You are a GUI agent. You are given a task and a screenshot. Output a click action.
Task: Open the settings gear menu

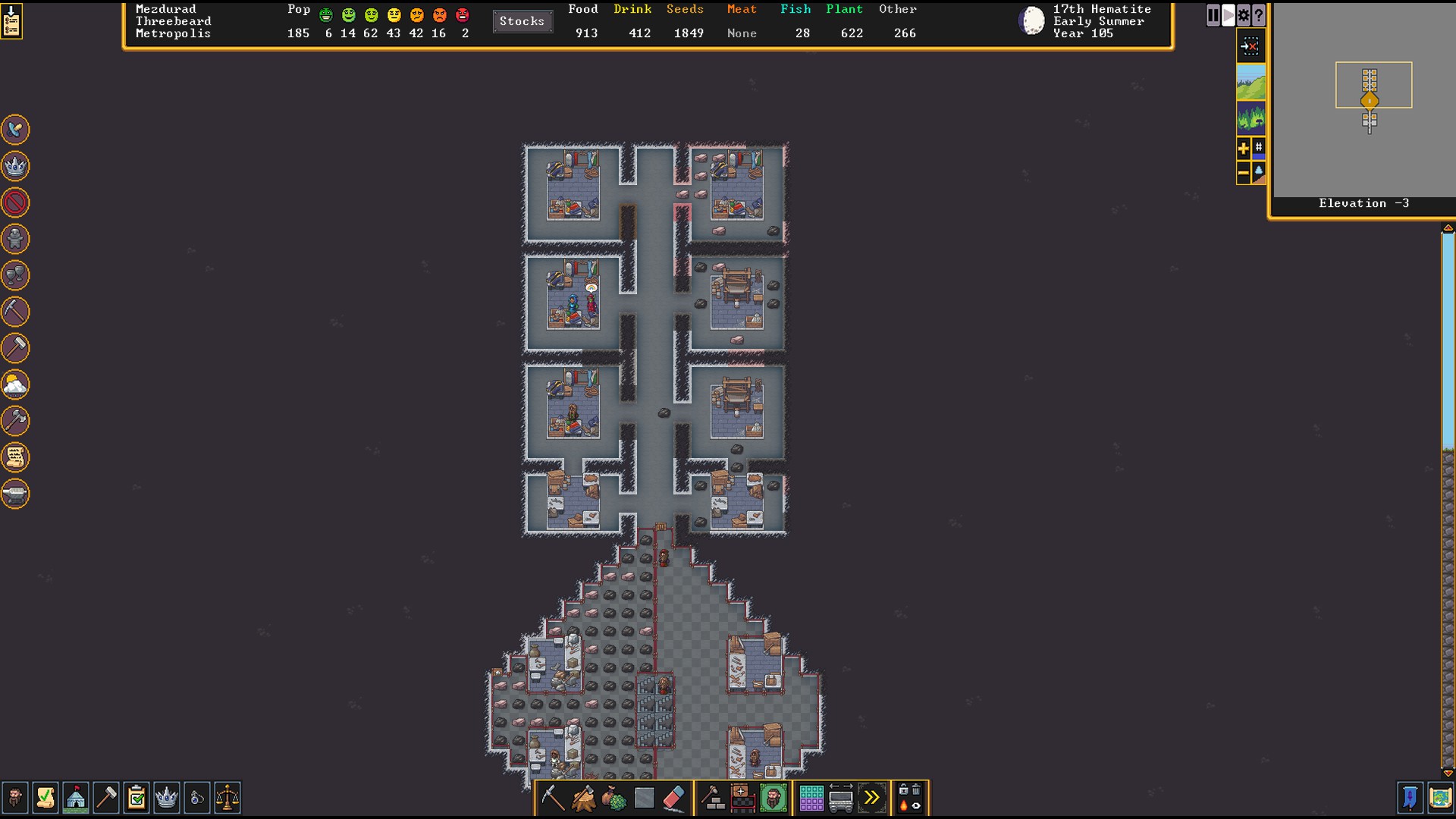(x=1244, y=15)
